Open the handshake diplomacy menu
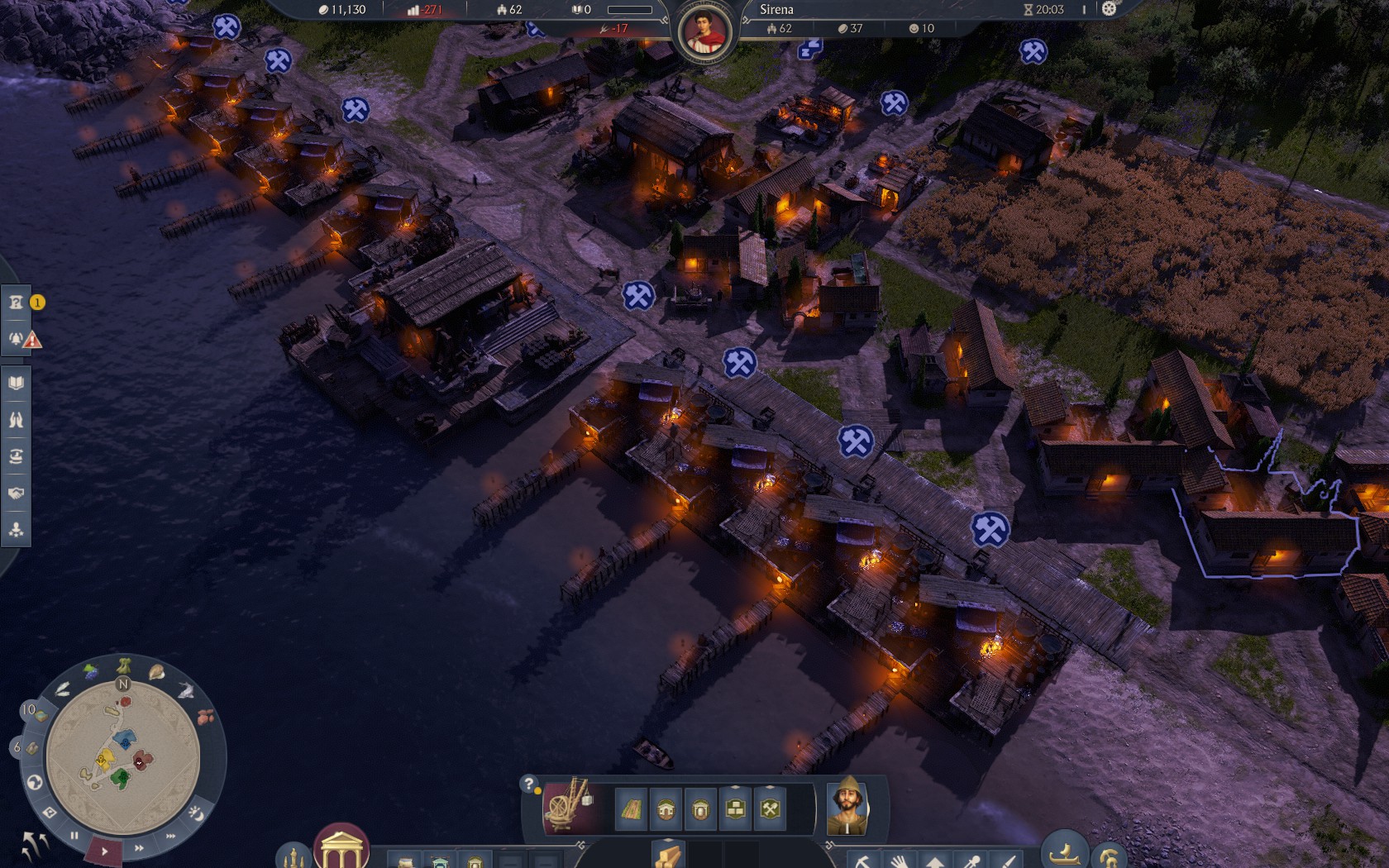Image resolution: width=1389 pixels, height=868 pixels. pos(16,494)
